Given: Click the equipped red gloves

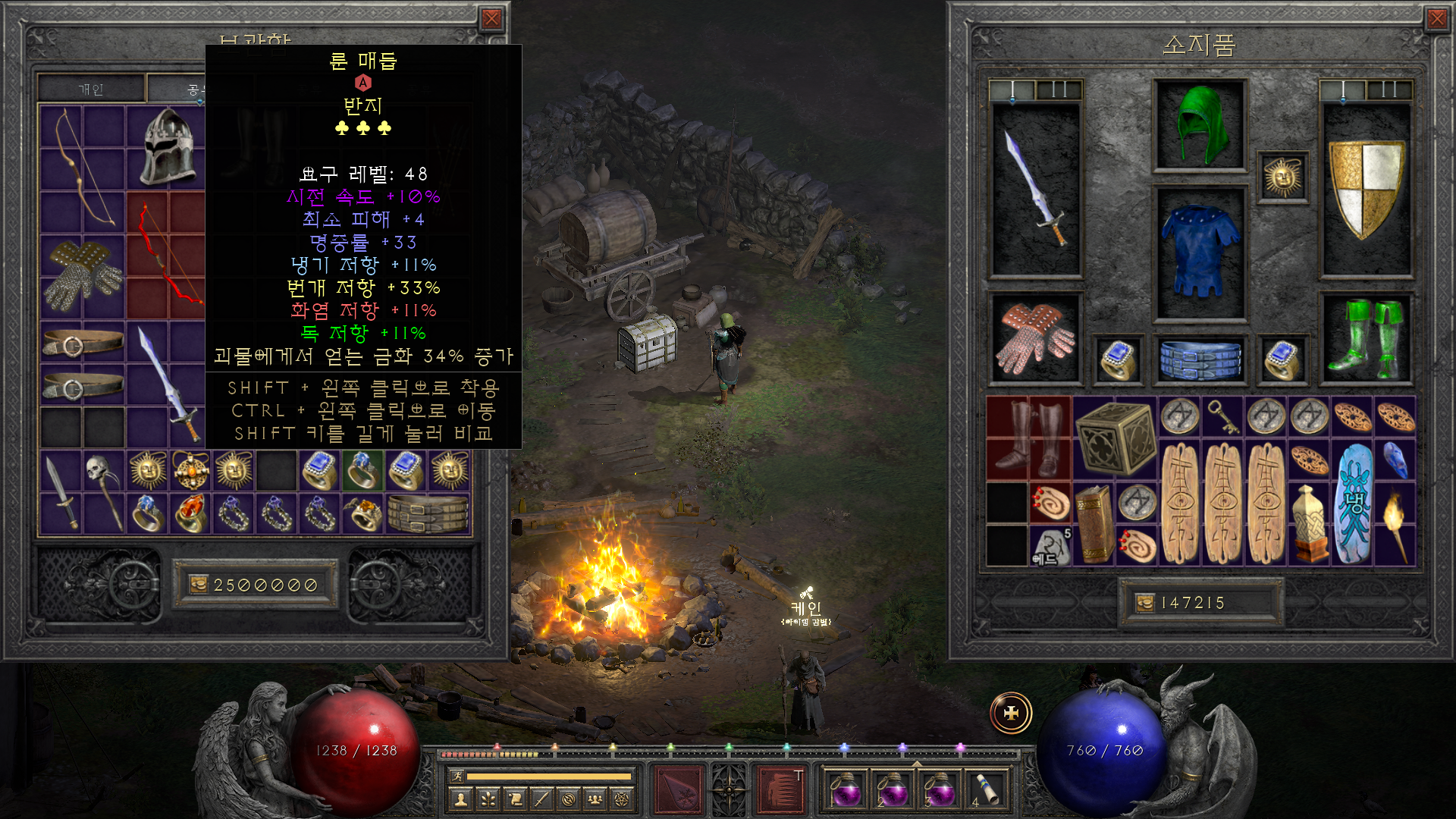Looking at the screenshot, I should click(1034, 338).
